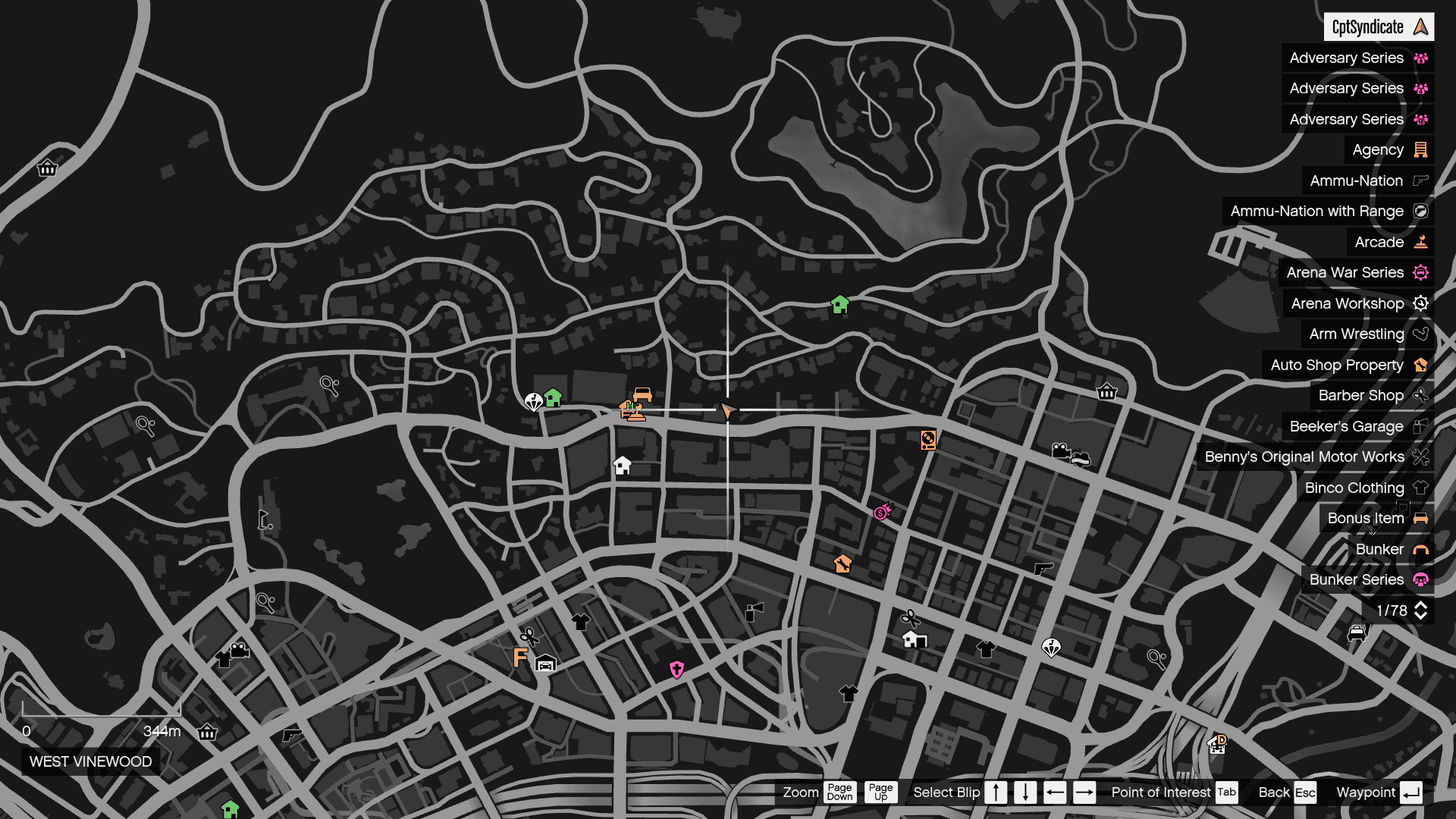Click the Select Blip down arrow control
This screenshot has height=819, width=1456.
tap(1025, 792)
